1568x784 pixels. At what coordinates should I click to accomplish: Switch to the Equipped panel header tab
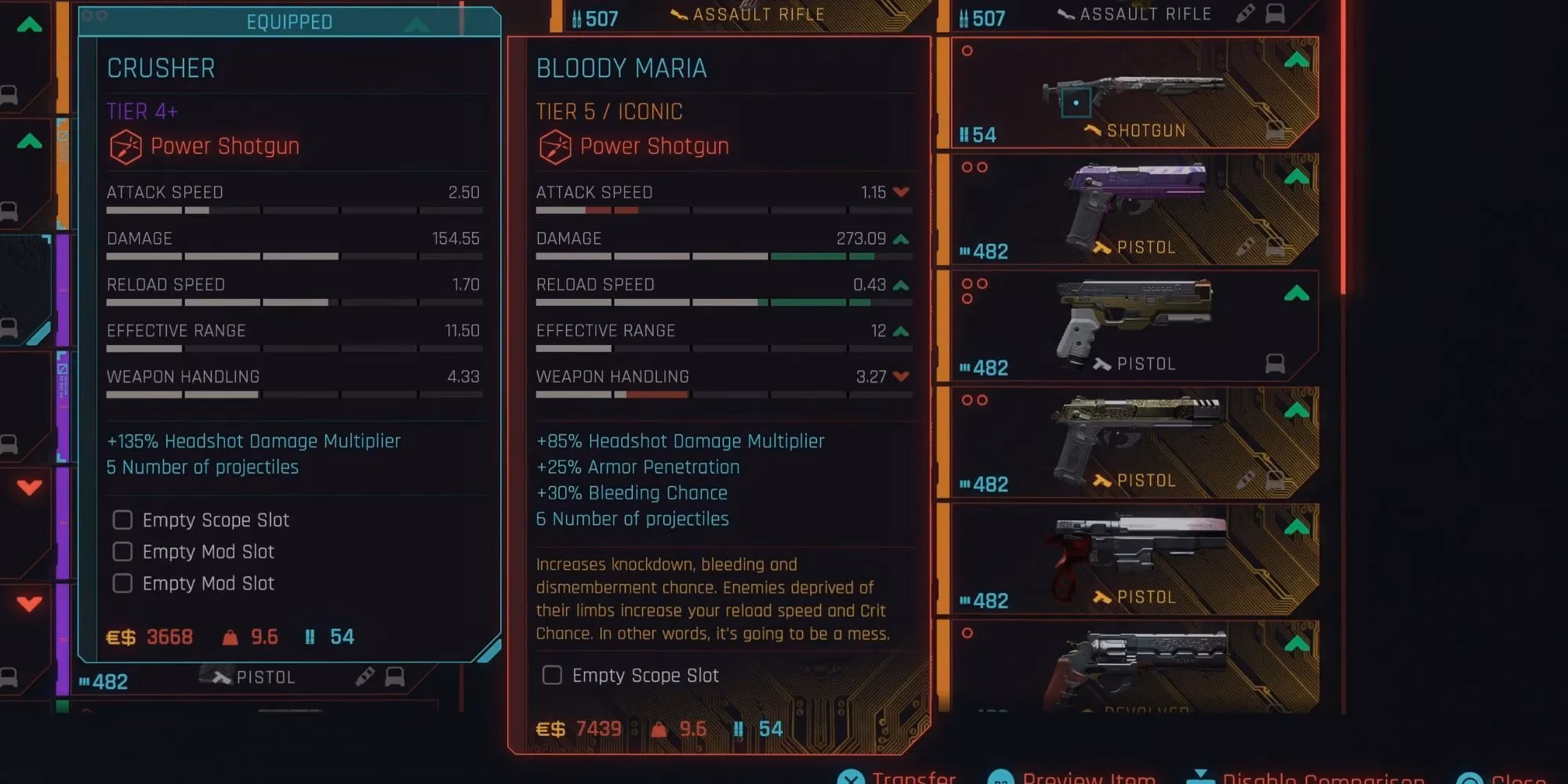point(289,22)
